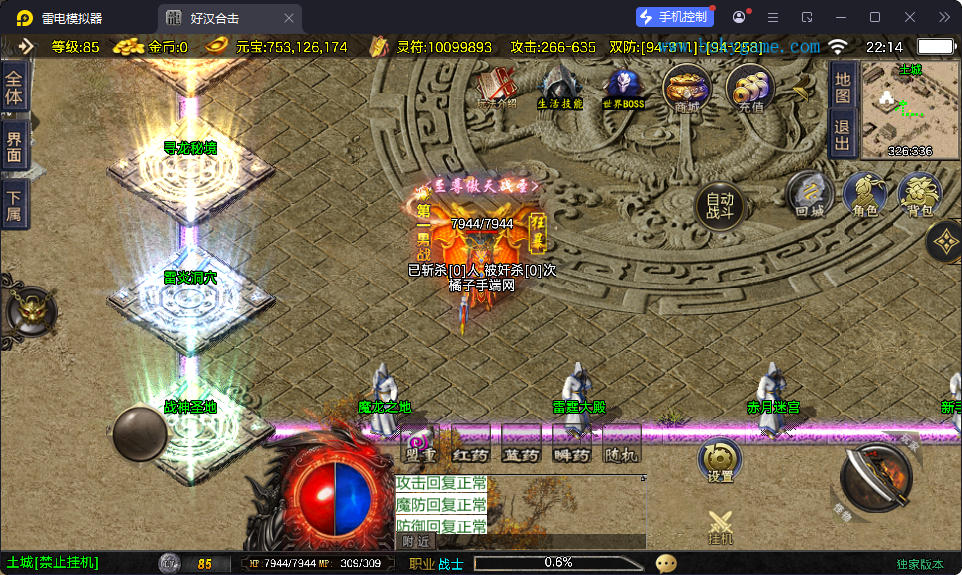
Task: Open the 玩法介绍 gameplay guide
Action: [x=496, y=88]
